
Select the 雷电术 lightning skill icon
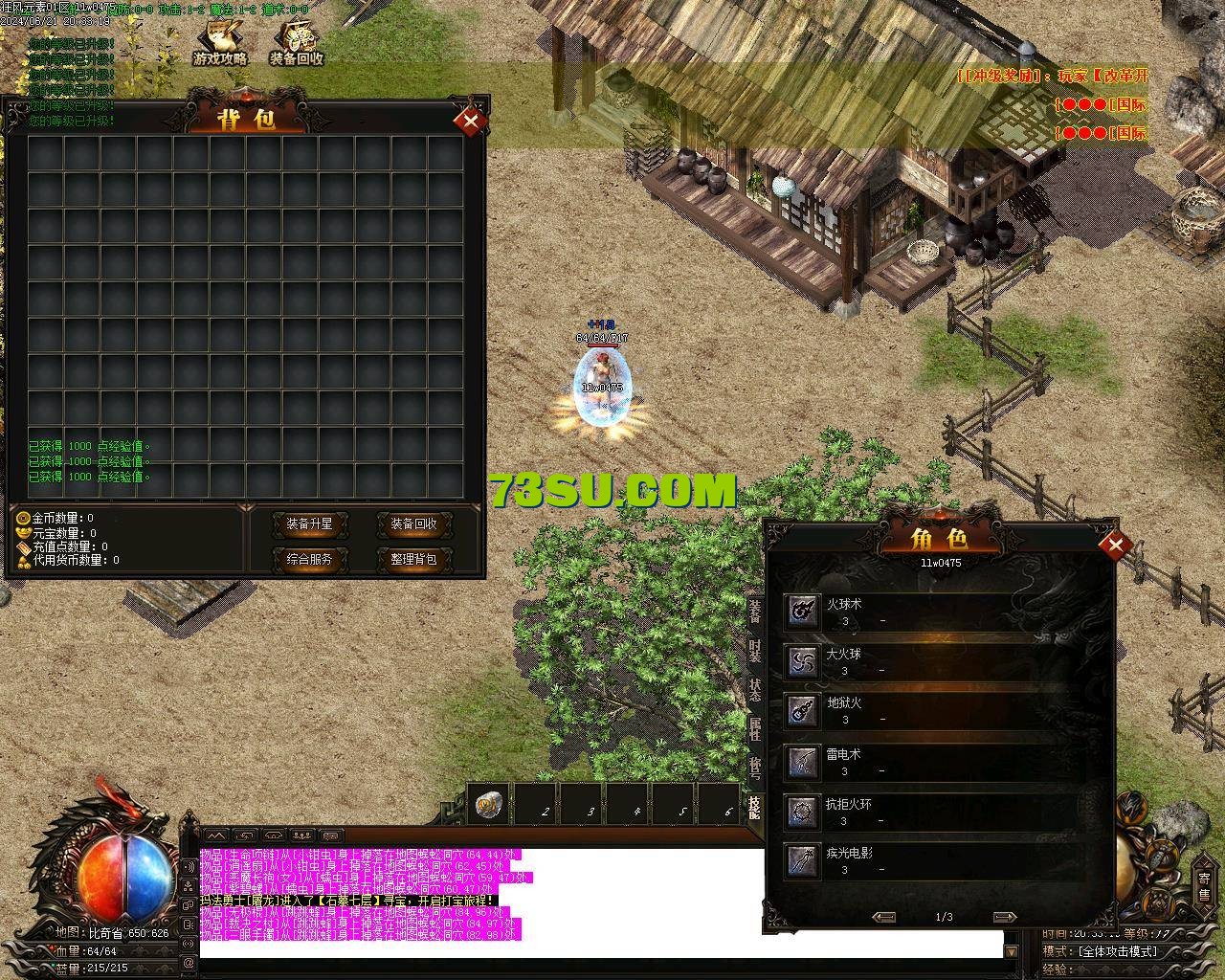coord(802,762)
